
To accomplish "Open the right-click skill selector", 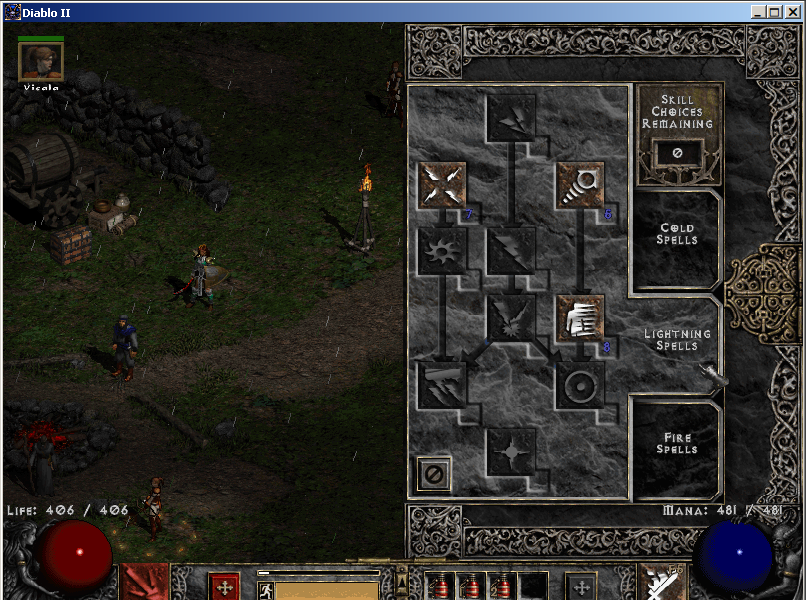I will coord(662,582).
